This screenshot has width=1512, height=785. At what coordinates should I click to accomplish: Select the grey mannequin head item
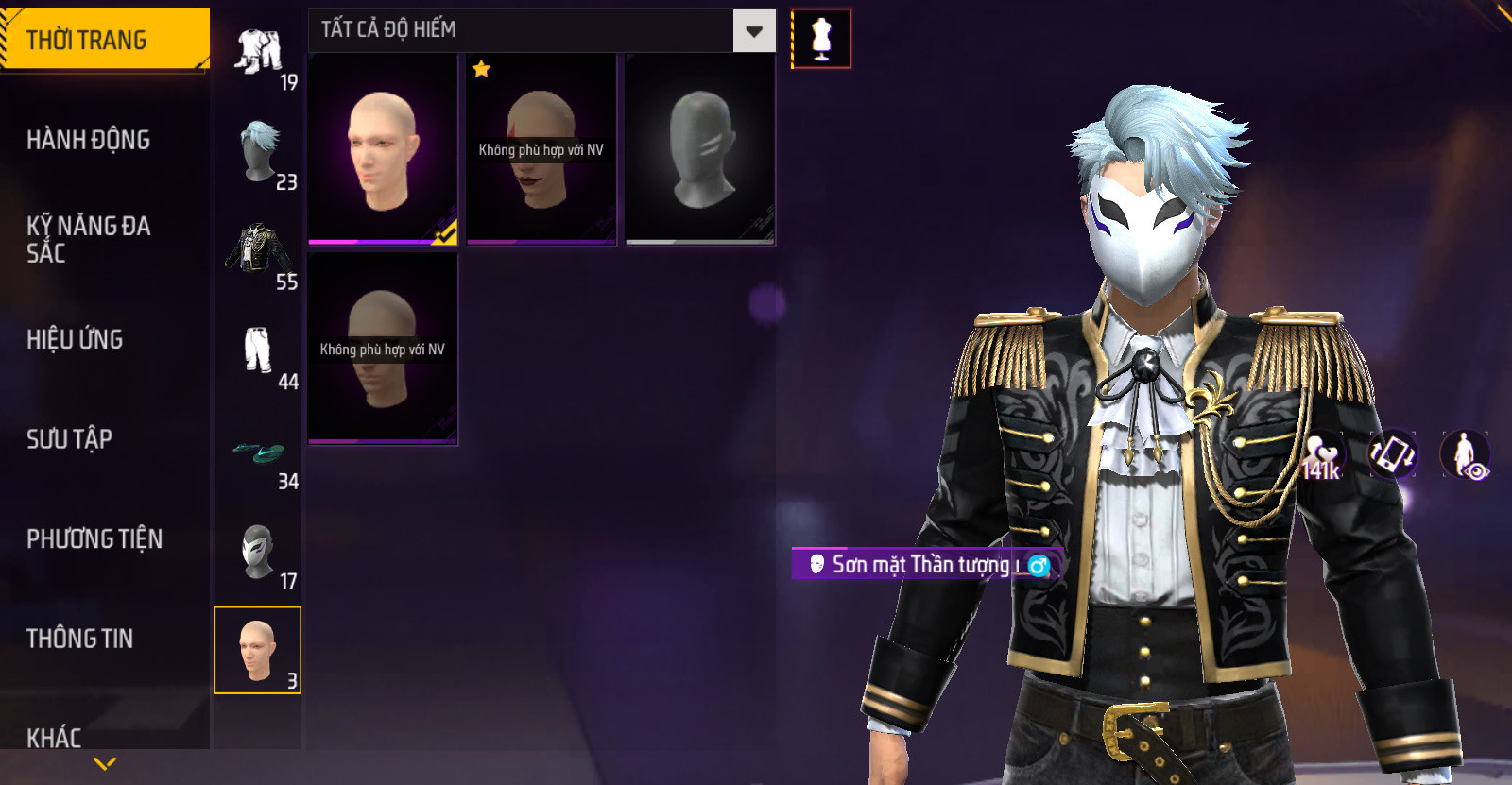tap(700, 149)
